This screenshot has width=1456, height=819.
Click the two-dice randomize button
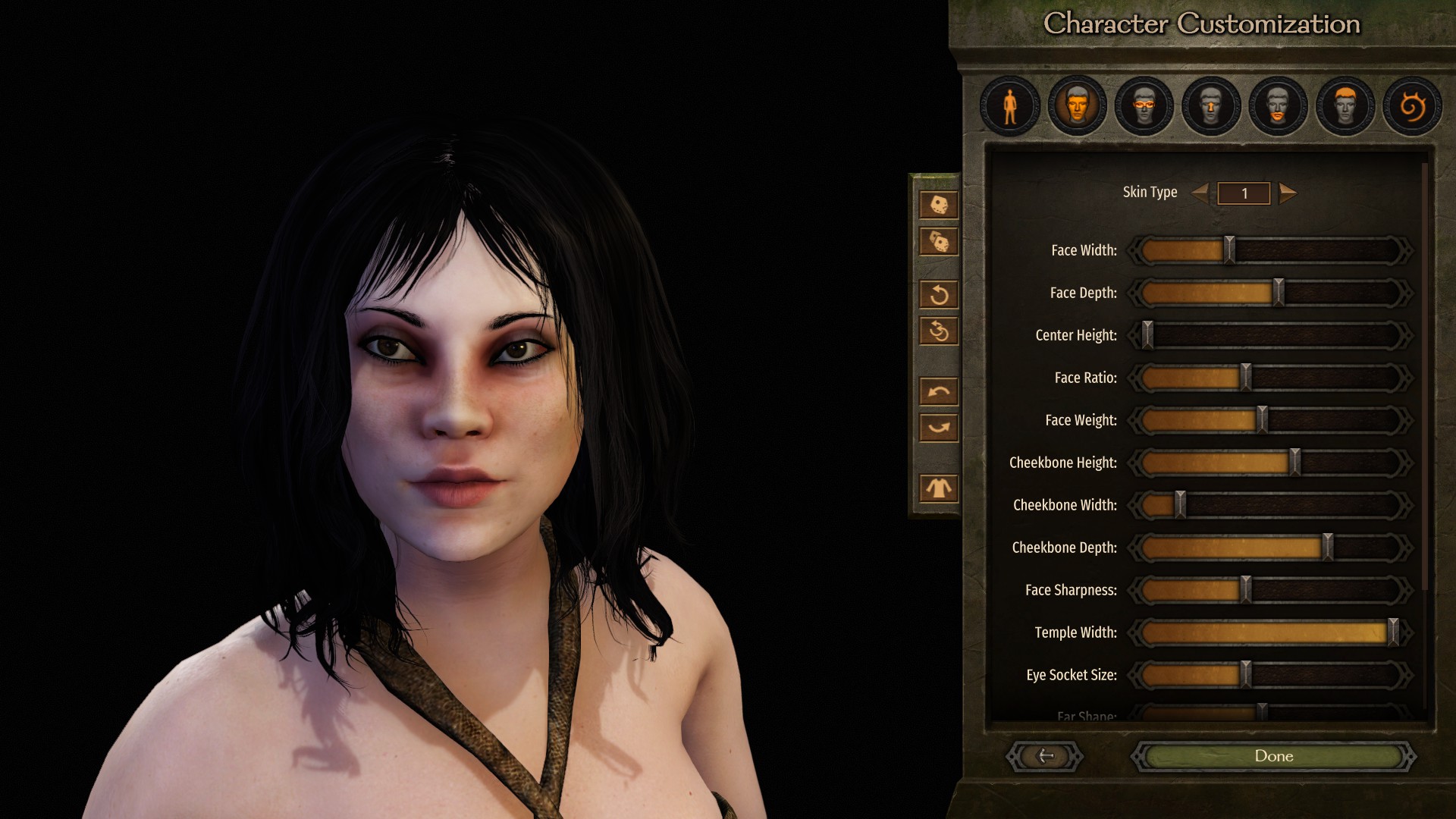[938, 243]
